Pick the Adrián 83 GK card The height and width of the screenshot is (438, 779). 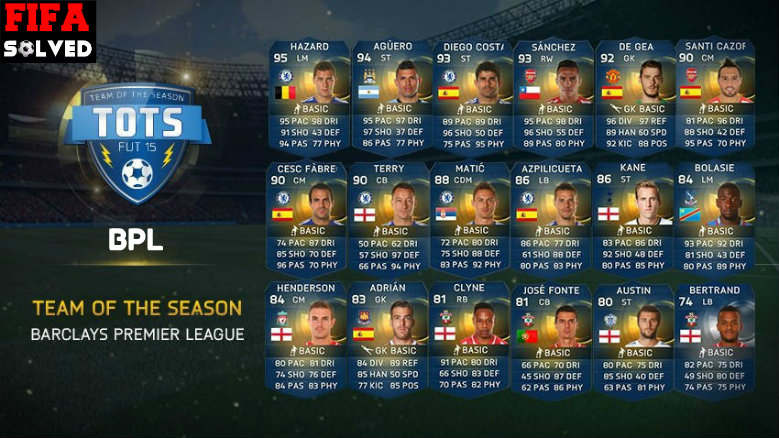(x=390, y=337)
